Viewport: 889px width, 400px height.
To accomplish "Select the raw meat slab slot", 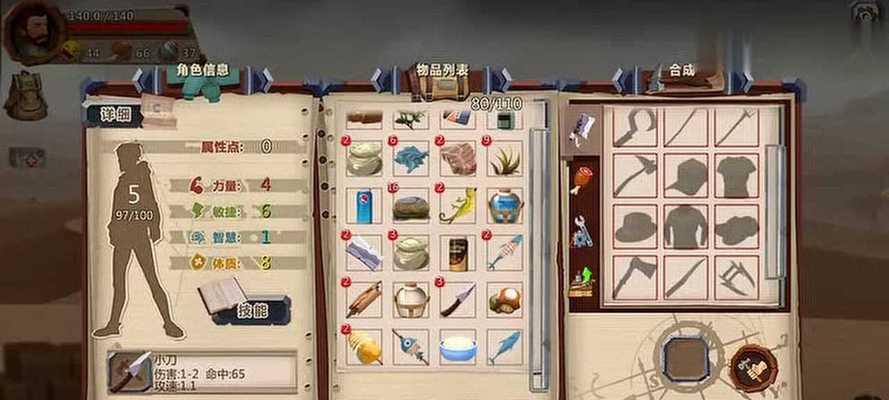I will point(458,158).
